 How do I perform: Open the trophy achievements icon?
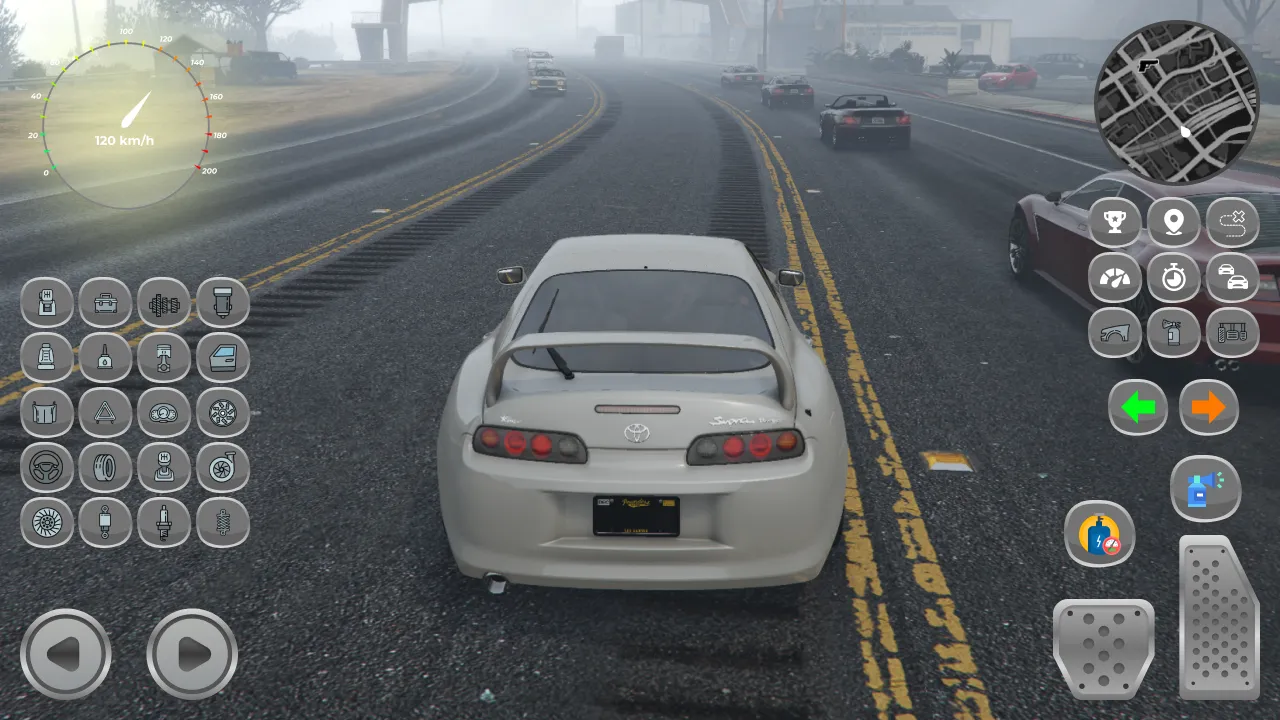[x=1115, y=222]
